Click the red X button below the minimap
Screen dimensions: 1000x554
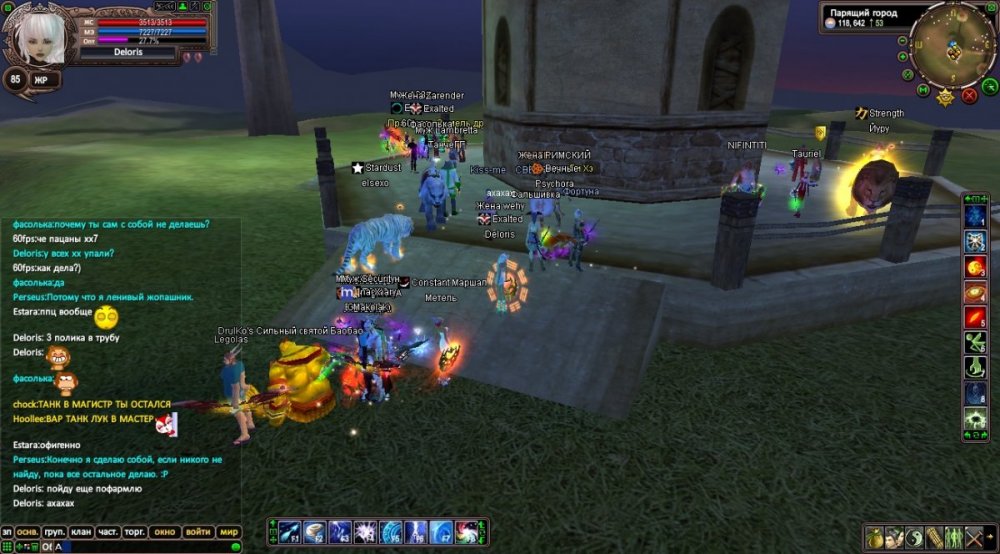[x=969, y=96]
